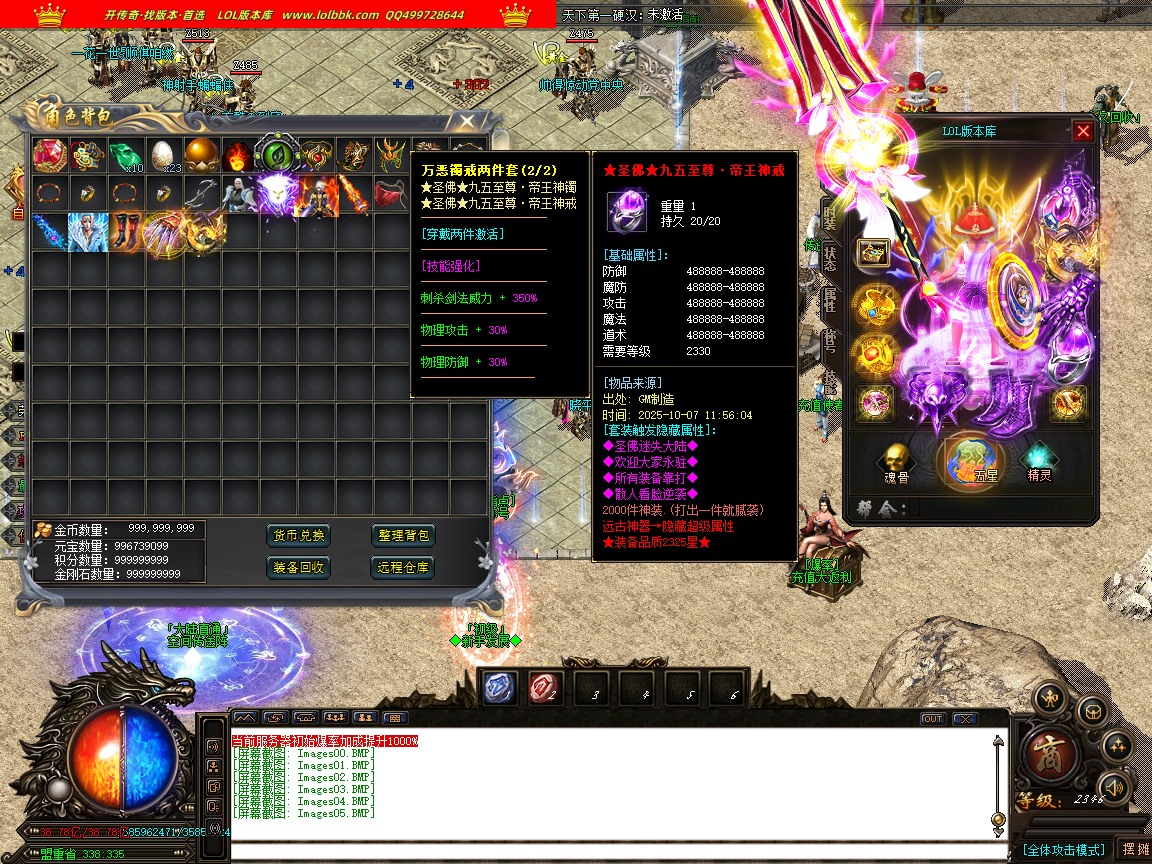Use the blue rune in hotbar slot 1

point(500,688)
